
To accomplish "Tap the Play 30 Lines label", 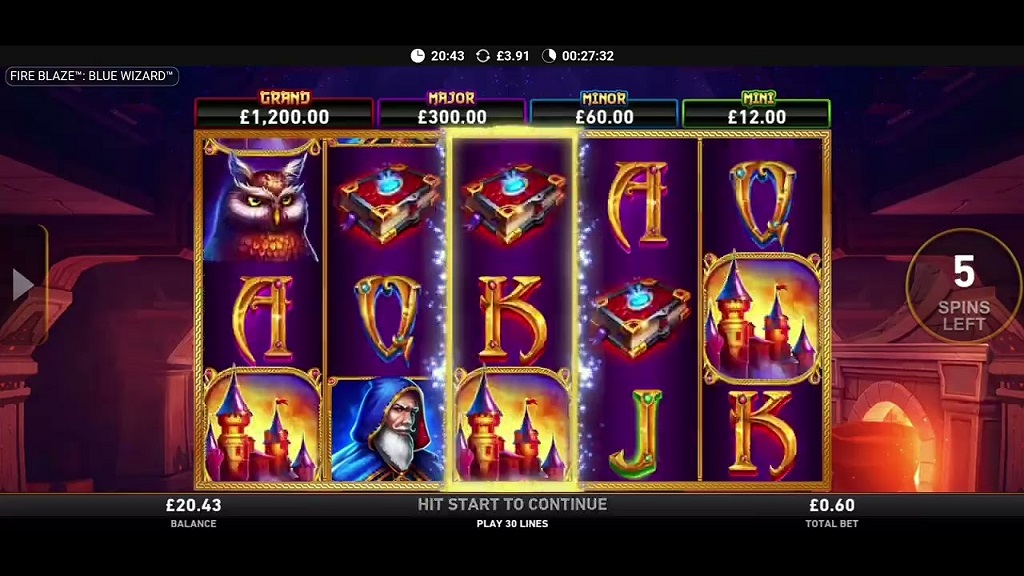I will 512,523.
